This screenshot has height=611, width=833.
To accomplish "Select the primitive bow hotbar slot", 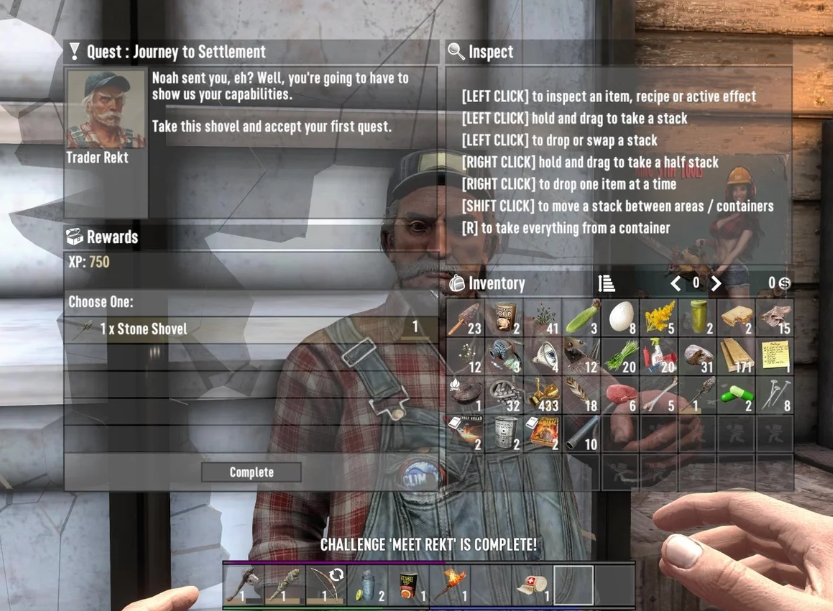I will click(x=321, y=586).
